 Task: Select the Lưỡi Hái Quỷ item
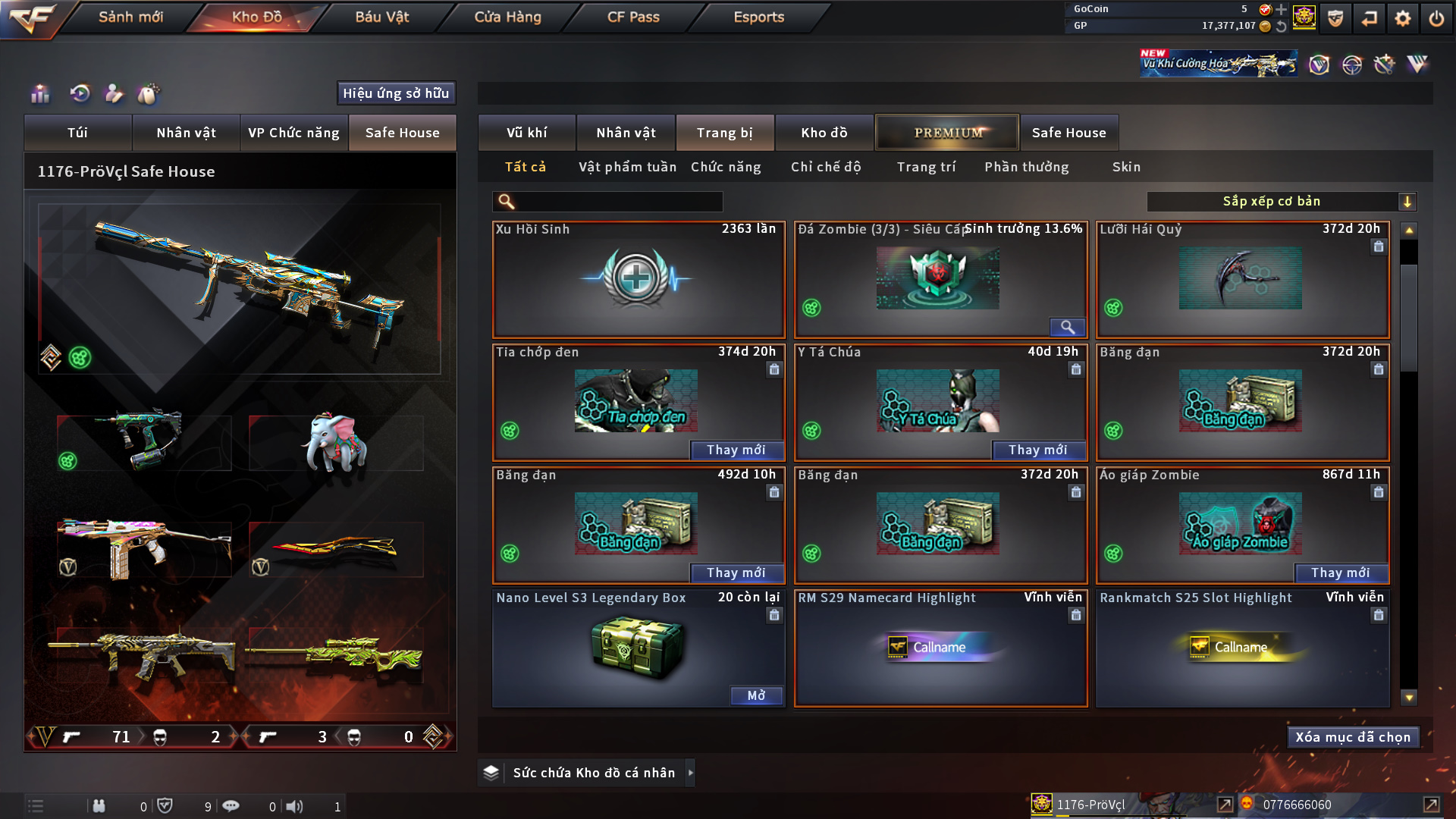(x=1241, y=279)
